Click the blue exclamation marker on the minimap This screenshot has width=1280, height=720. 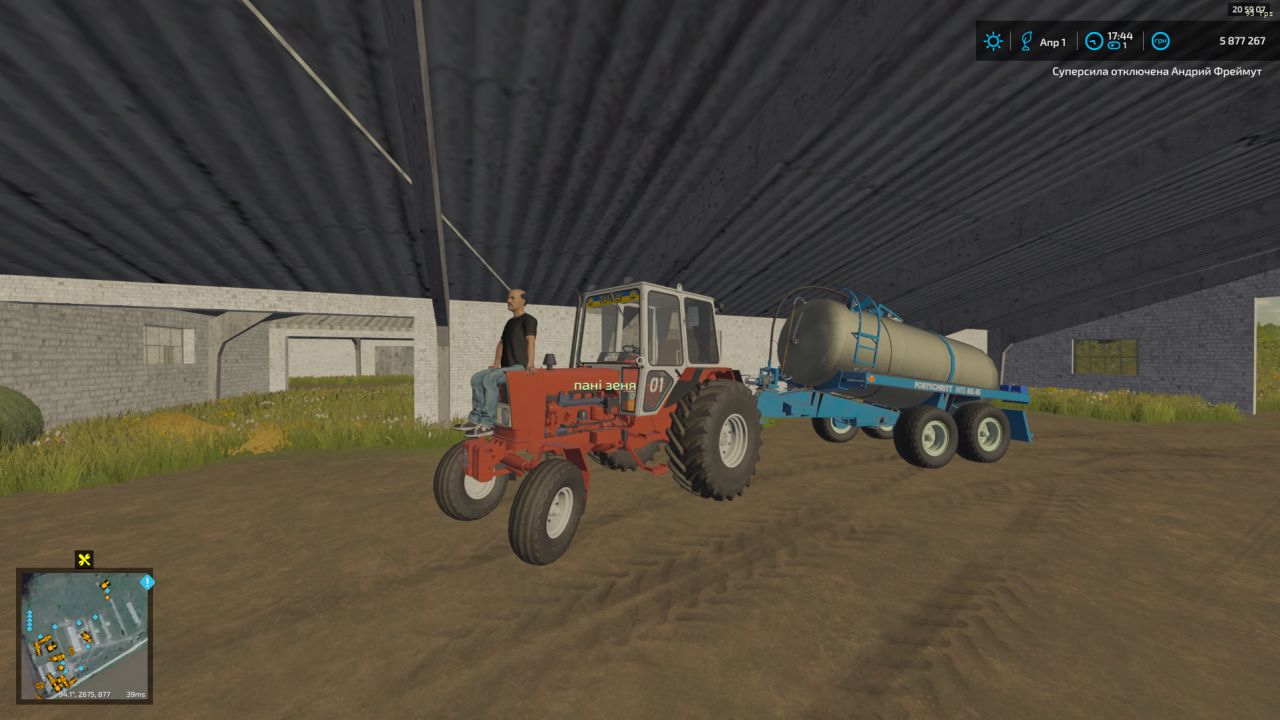point(147,582)
